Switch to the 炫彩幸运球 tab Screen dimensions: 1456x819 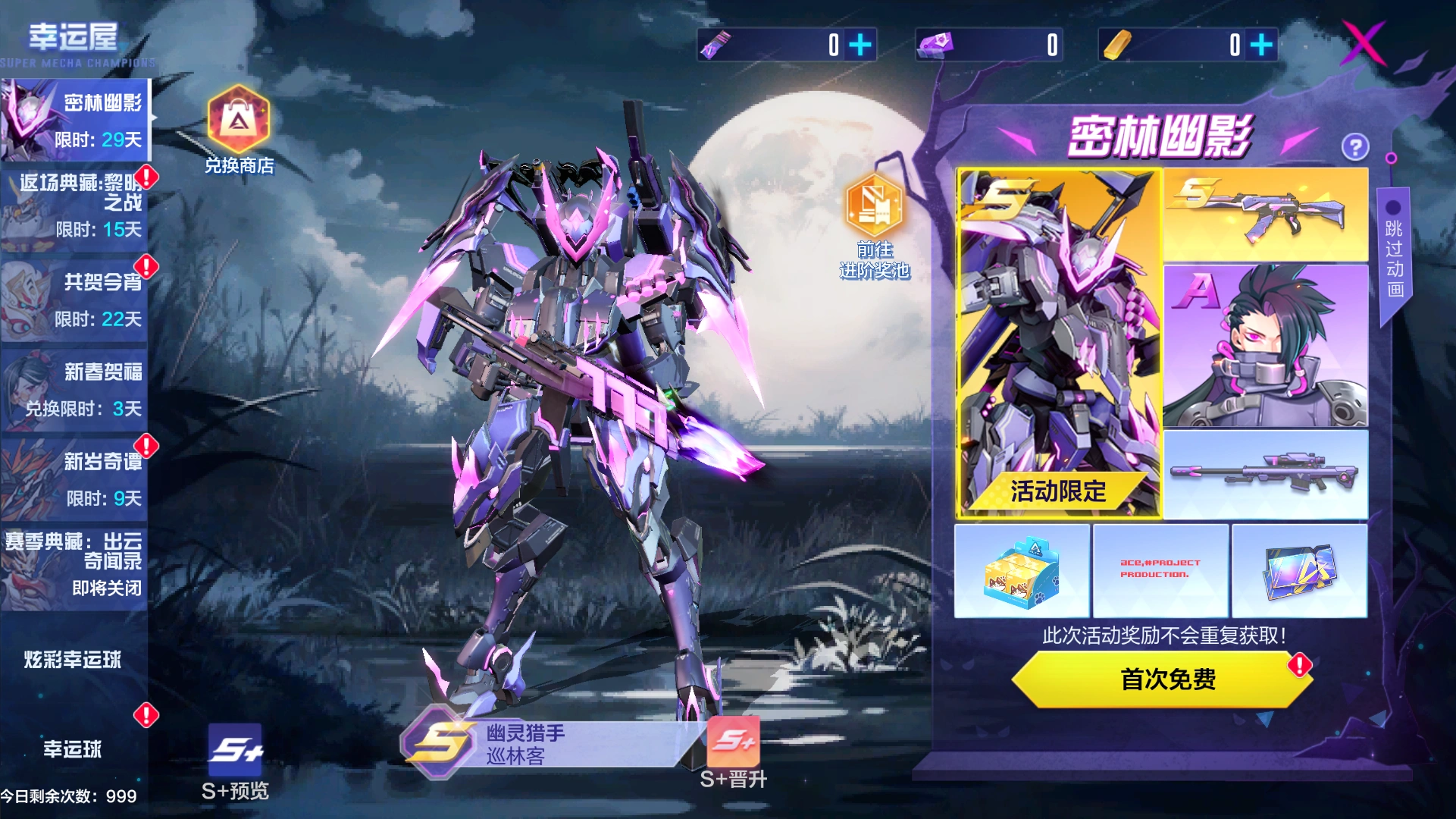(x=73, y=659)
